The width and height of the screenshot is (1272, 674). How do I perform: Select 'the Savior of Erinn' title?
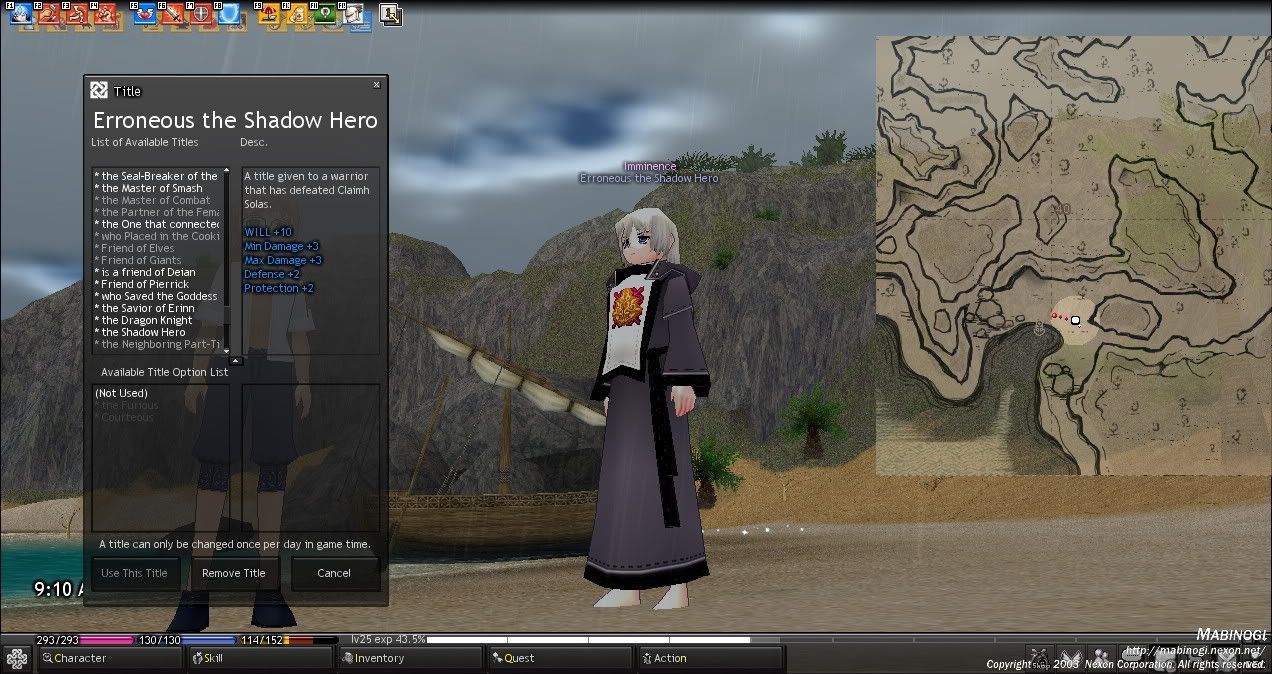click(148, 308)
